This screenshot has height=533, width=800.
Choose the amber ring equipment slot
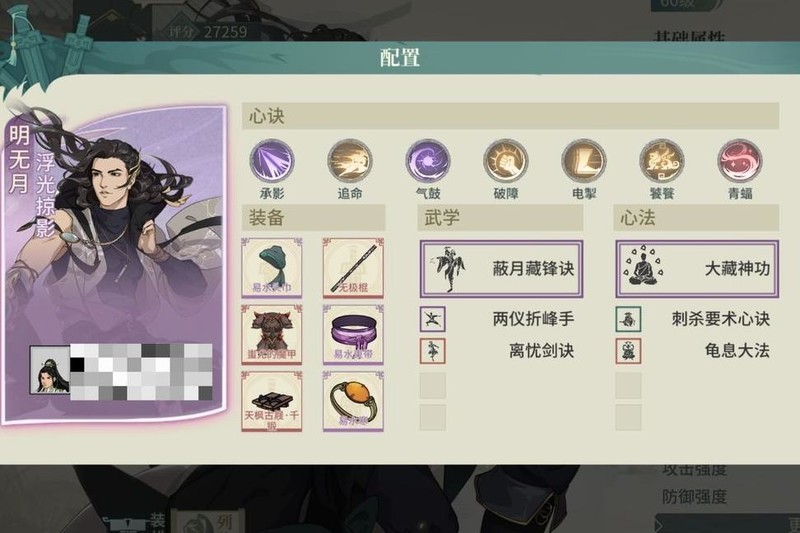pos(353,400)
